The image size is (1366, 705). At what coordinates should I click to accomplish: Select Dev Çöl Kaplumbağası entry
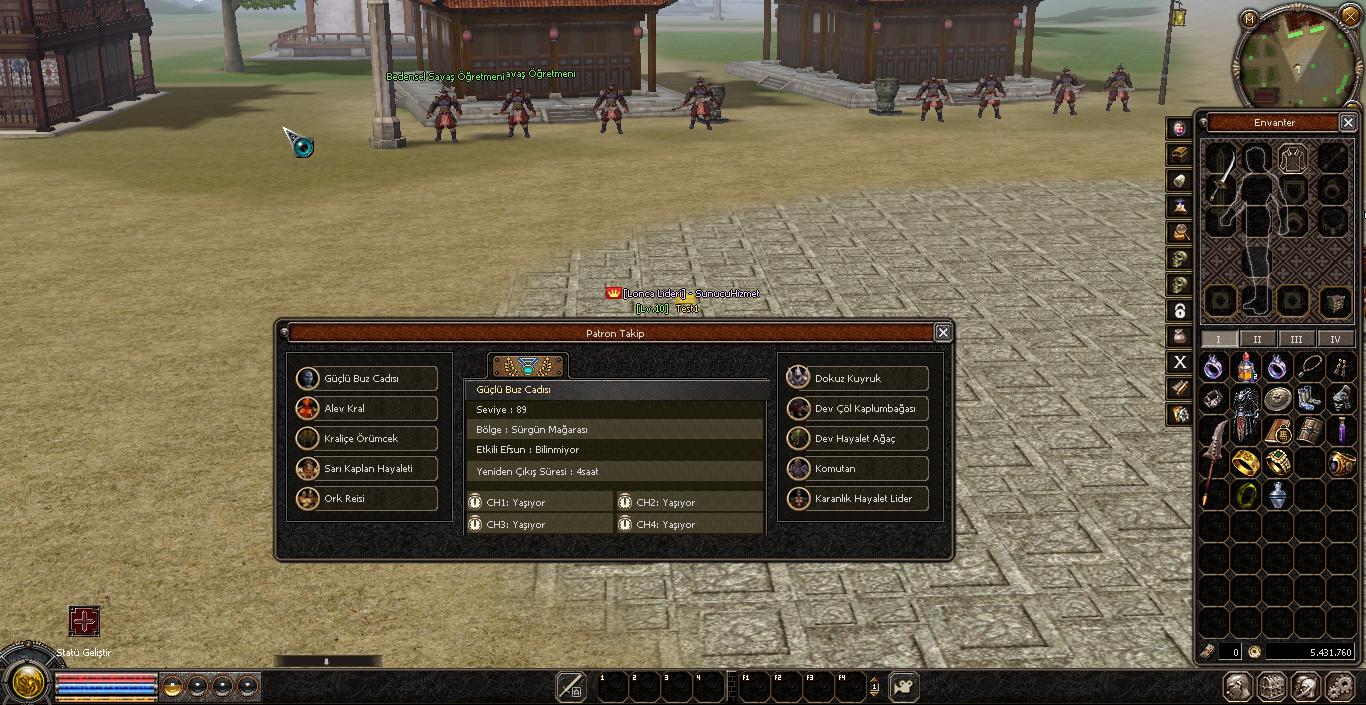click(858, 409)
